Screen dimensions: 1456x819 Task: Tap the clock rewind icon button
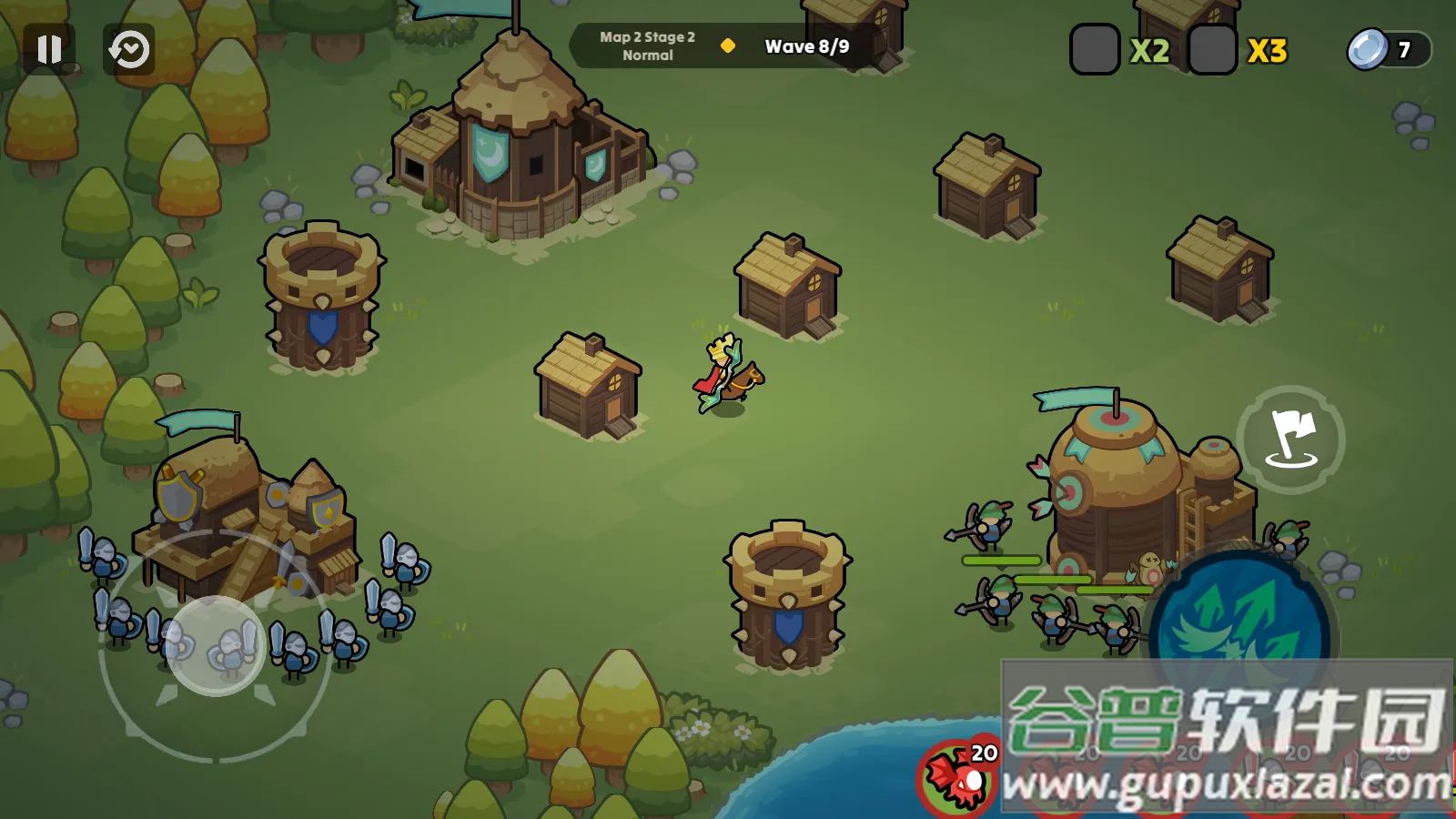click(129, 49)
